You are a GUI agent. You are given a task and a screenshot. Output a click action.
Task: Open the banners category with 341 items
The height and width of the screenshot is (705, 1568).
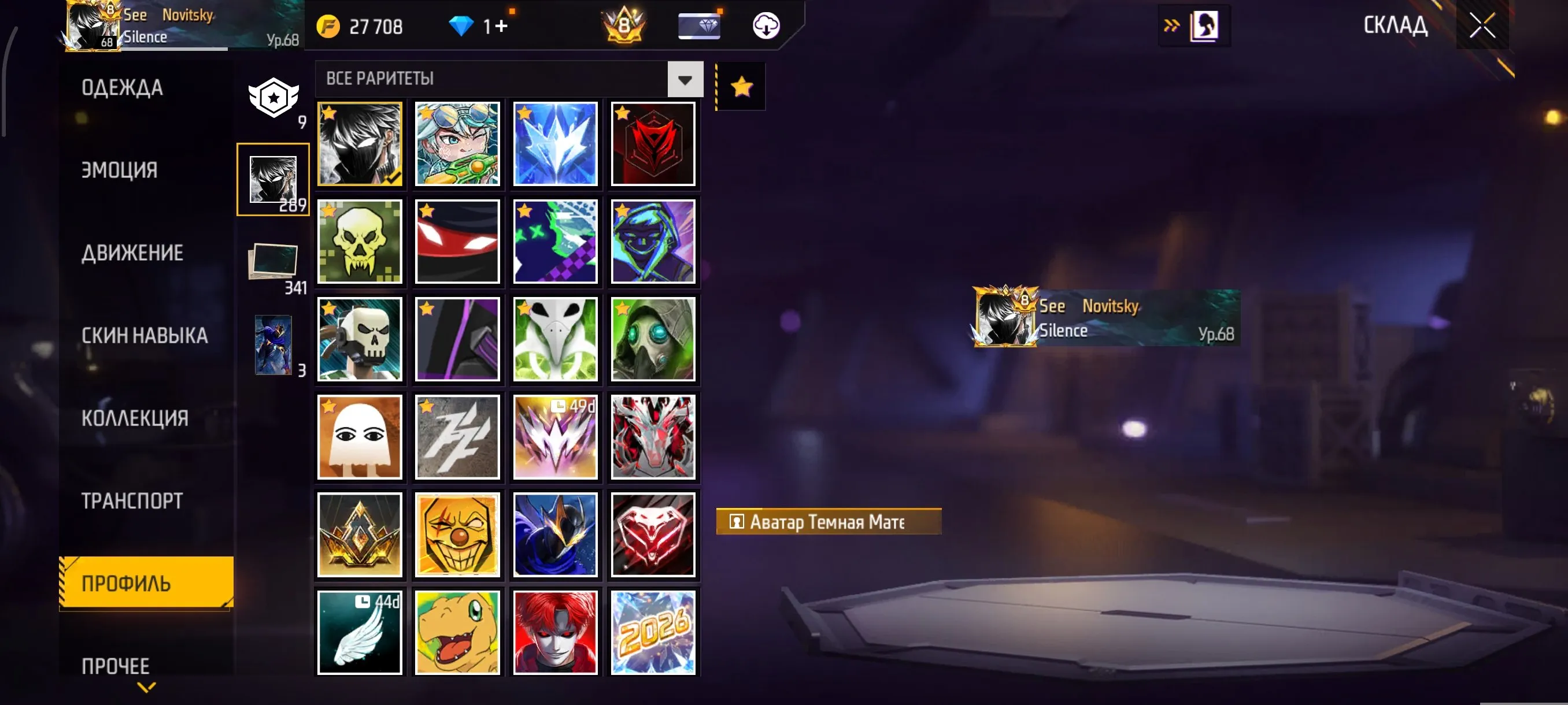point(273,263)
